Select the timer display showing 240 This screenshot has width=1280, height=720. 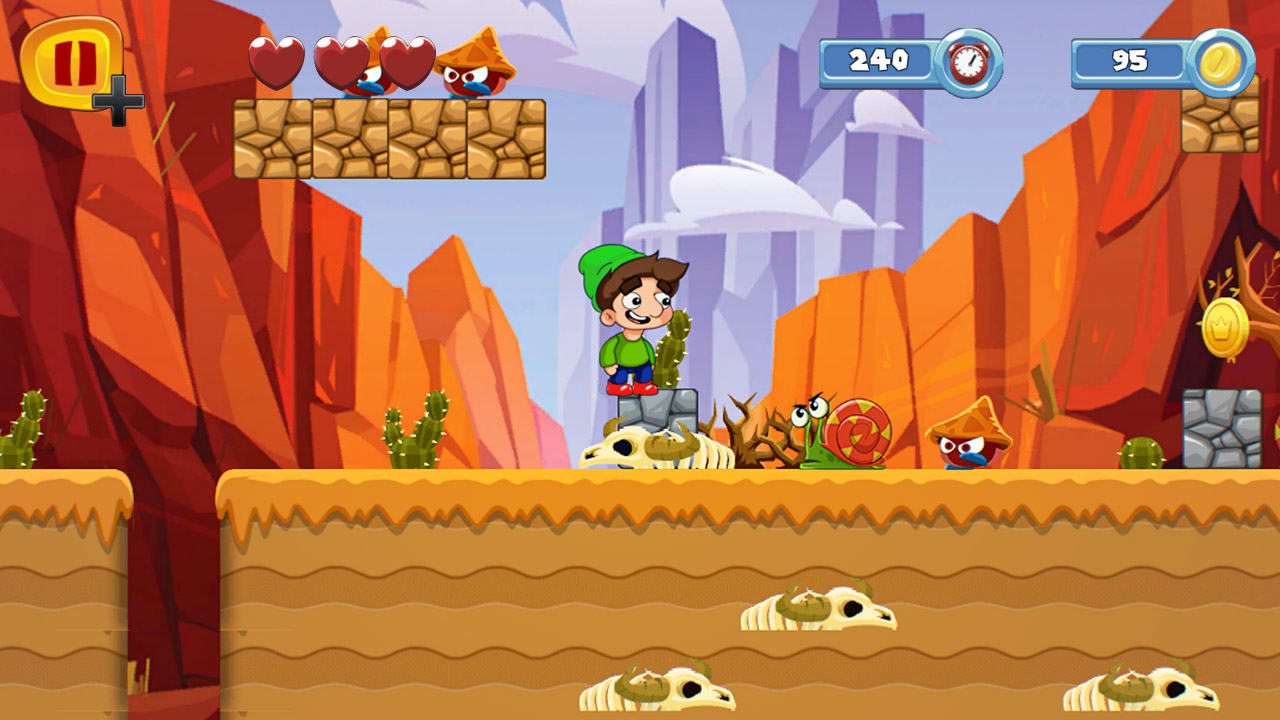pos(878,62)
